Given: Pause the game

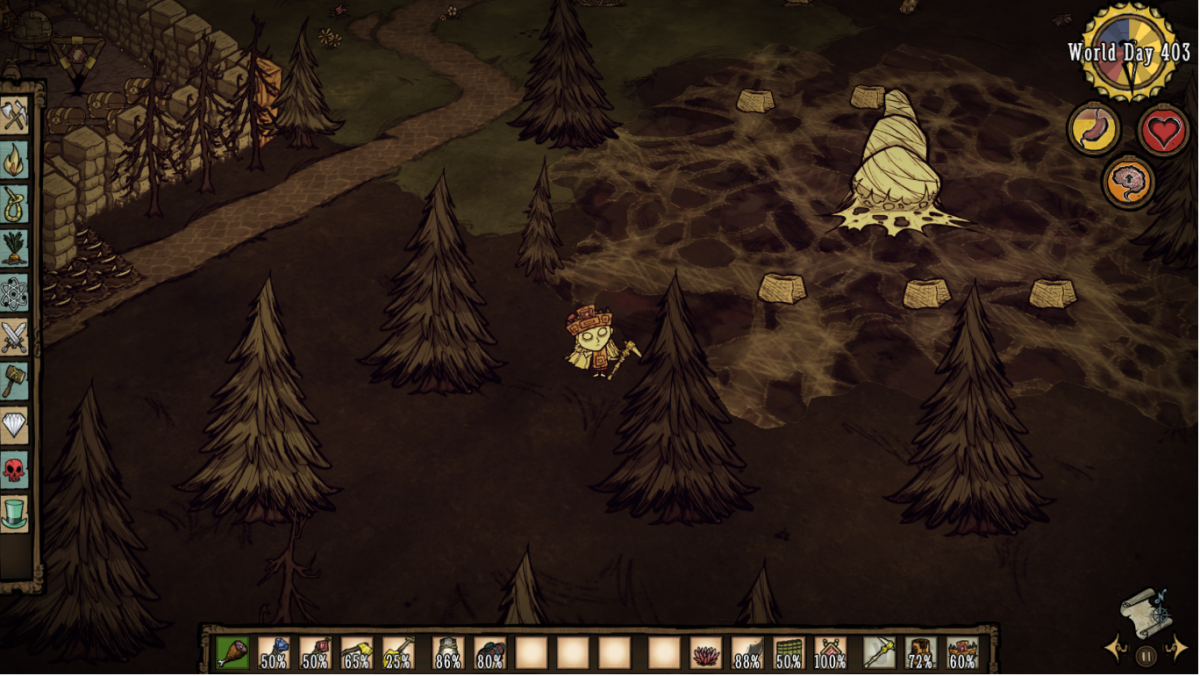Looking at the screenshot, I should pos(1146,656).
